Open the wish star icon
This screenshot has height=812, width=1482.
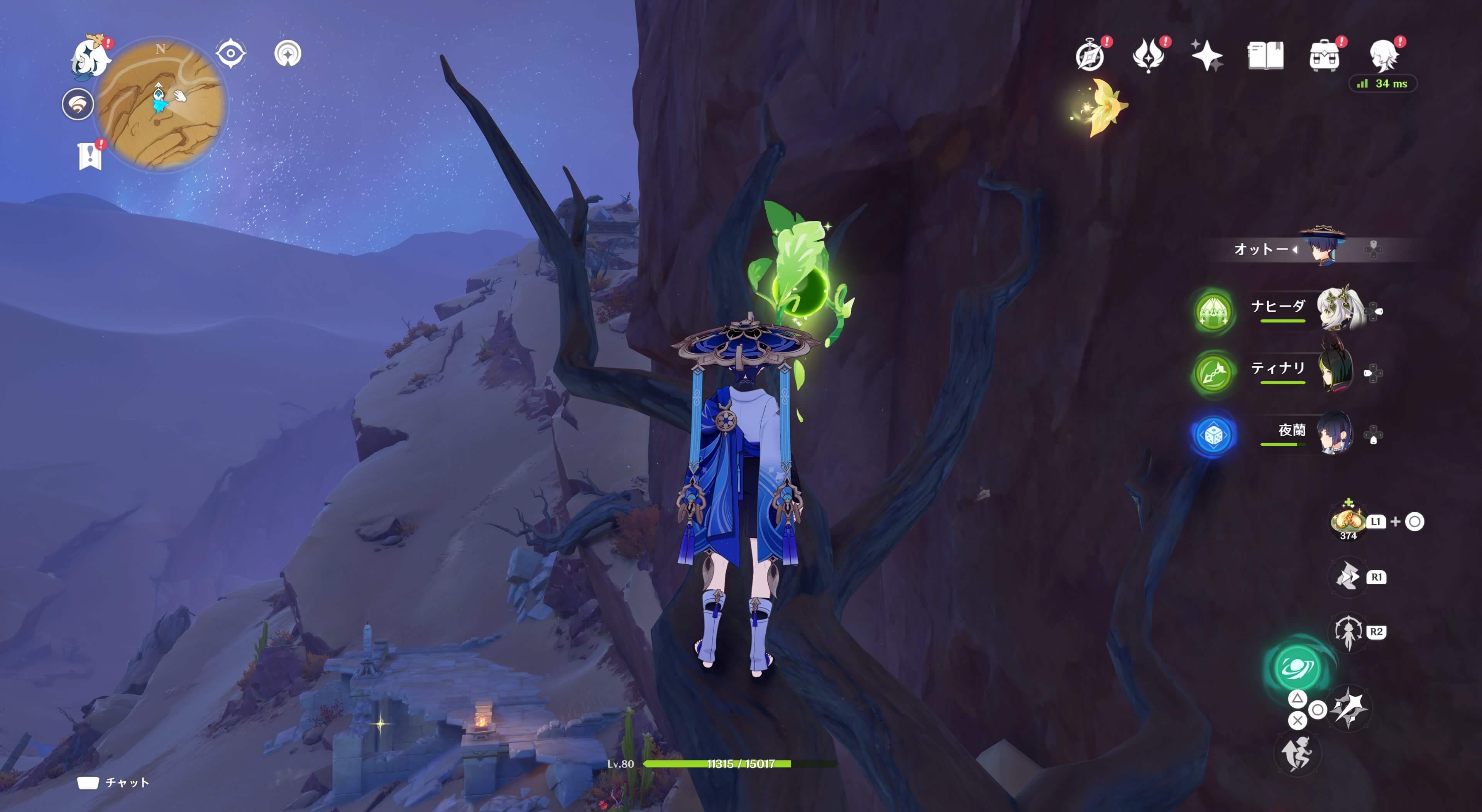tap(1206, 56)
